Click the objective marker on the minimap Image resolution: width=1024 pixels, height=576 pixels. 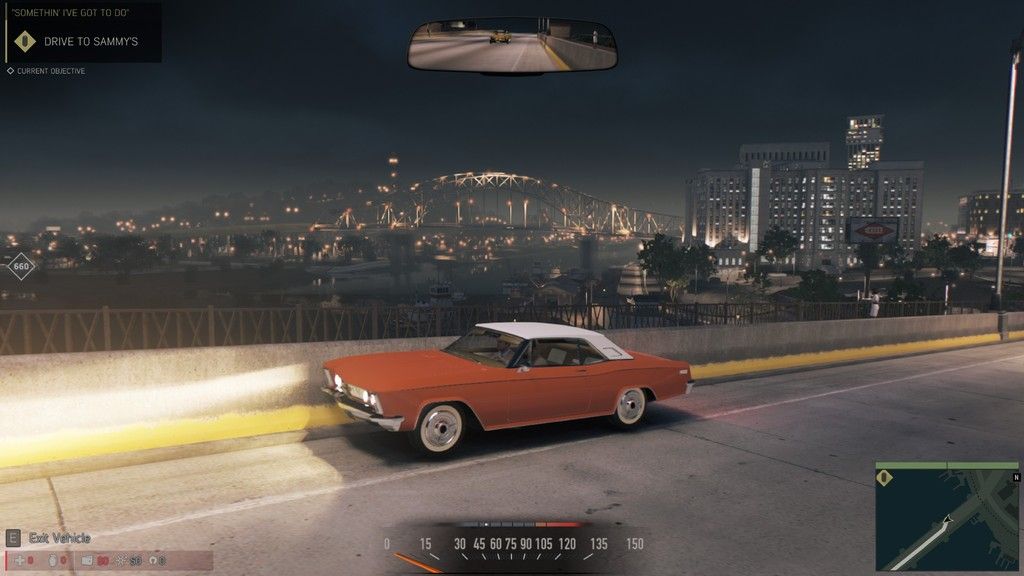(x=883, y=477)
